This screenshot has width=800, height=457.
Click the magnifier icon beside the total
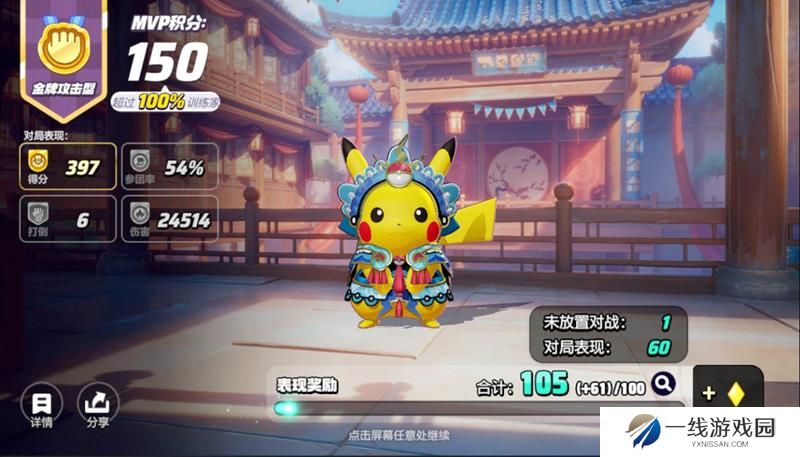tap(663, 382)
